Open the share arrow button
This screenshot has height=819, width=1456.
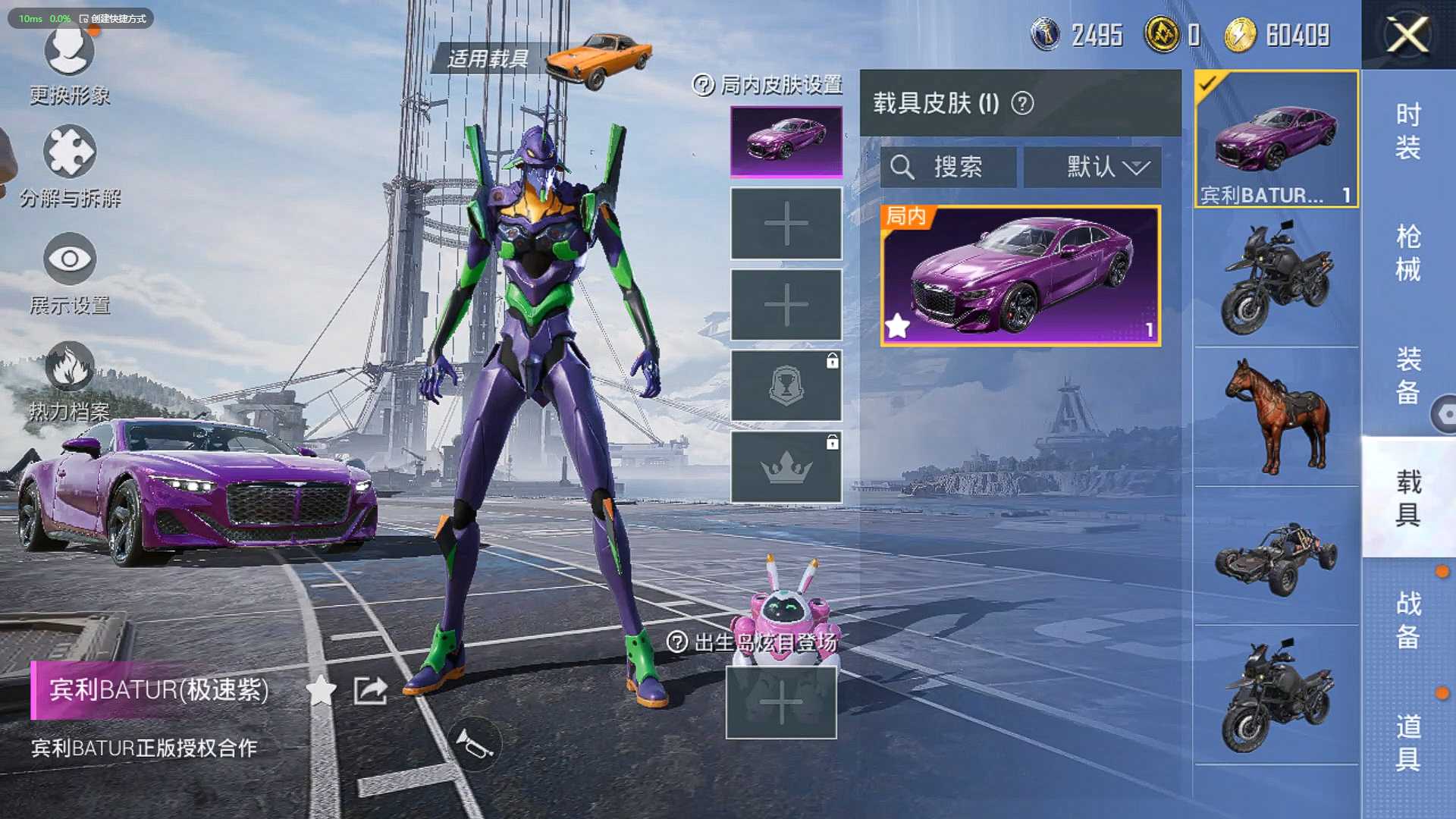[370, 690]
